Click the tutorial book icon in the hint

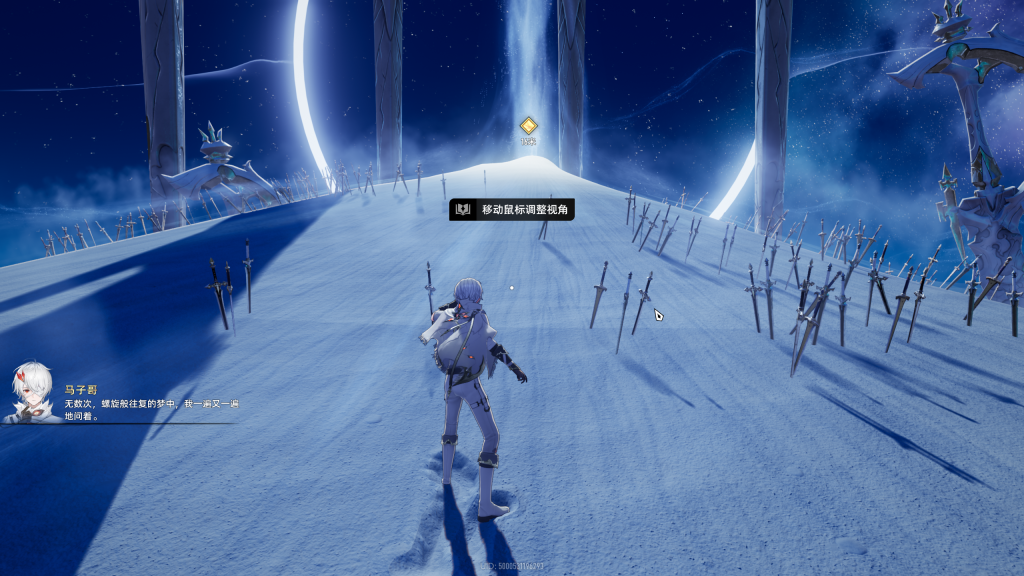tap(463, 209)
